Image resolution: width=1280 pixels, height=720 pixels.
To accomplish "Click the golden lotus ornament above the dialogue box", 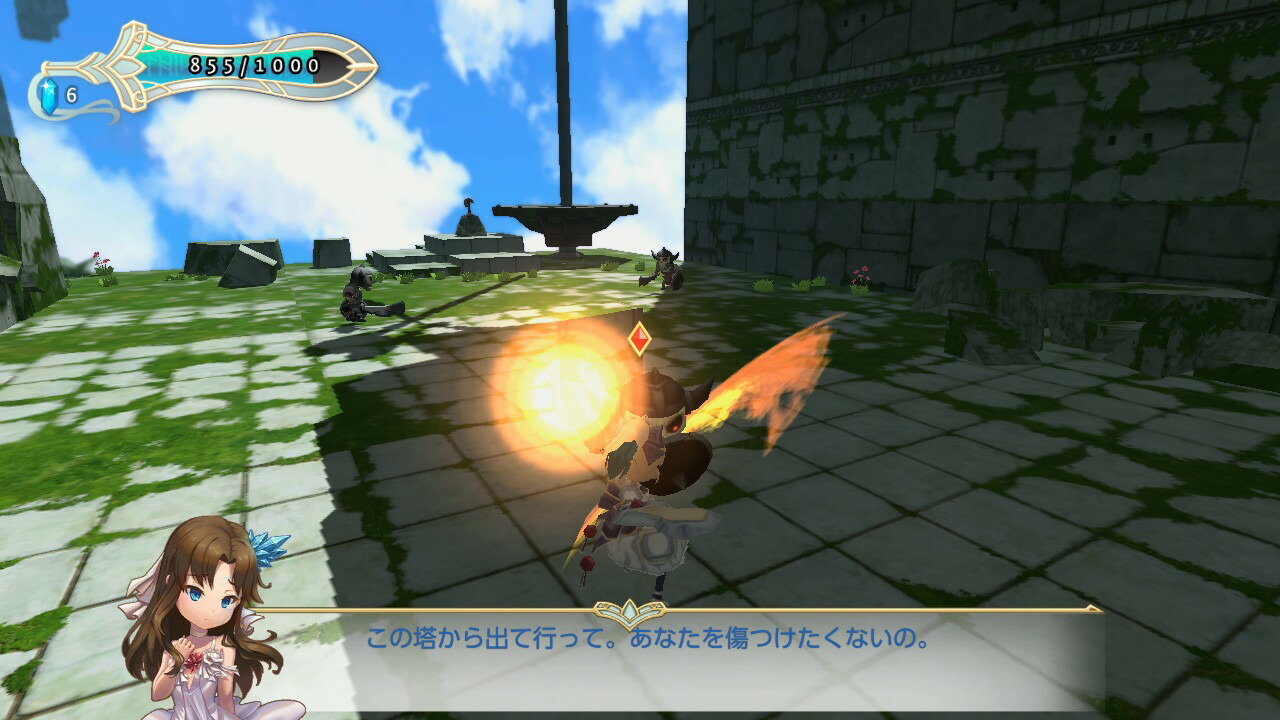I will tap(629, 609).
